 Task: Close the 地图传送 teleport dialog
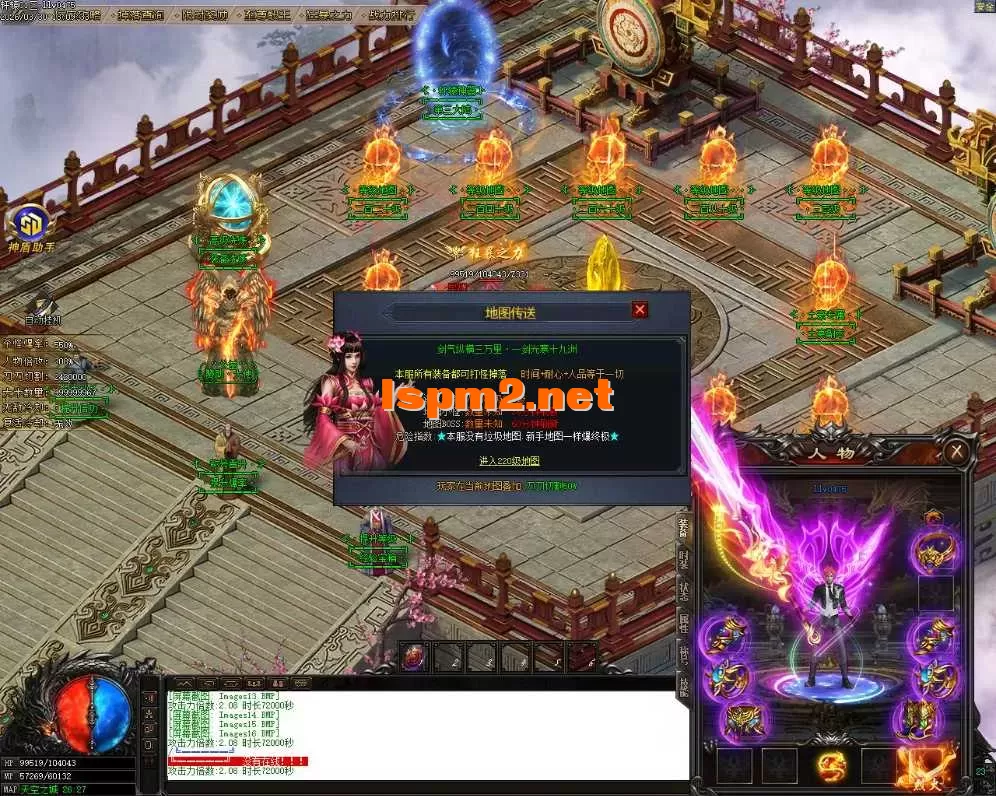pos(640,310)
